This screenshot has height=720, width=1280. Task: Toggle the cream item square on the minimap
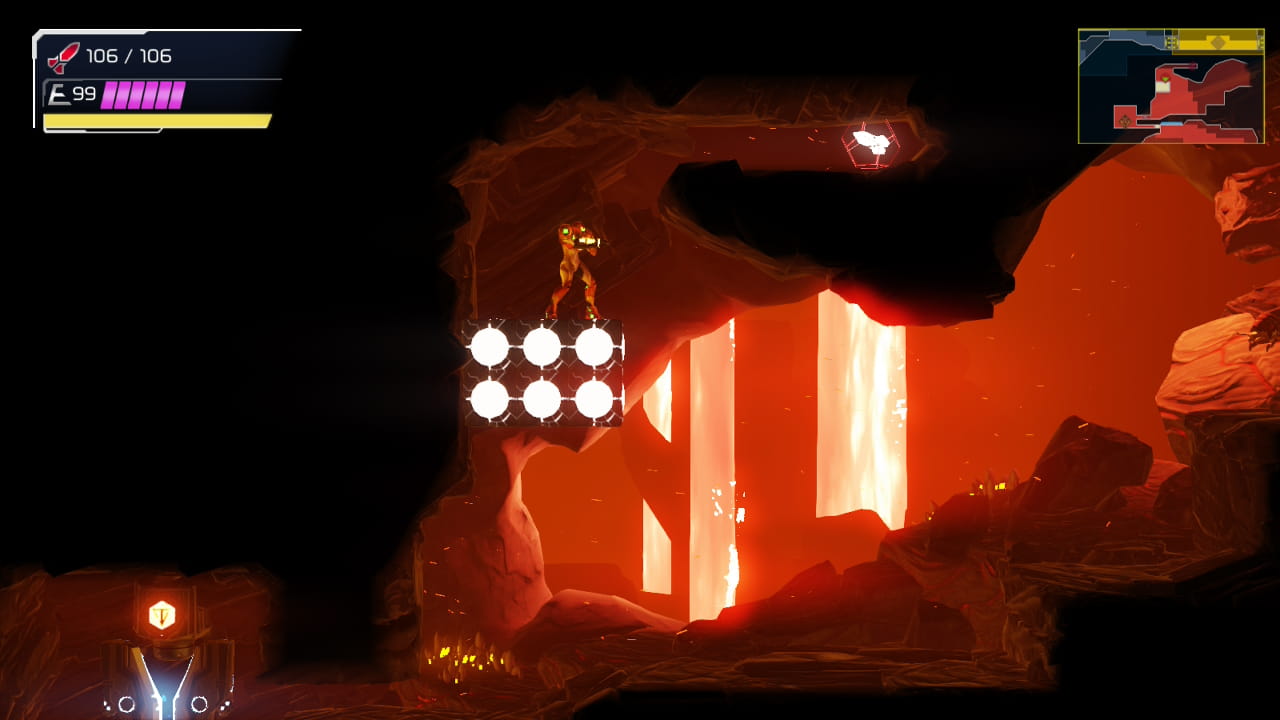tap(1163, 88)
